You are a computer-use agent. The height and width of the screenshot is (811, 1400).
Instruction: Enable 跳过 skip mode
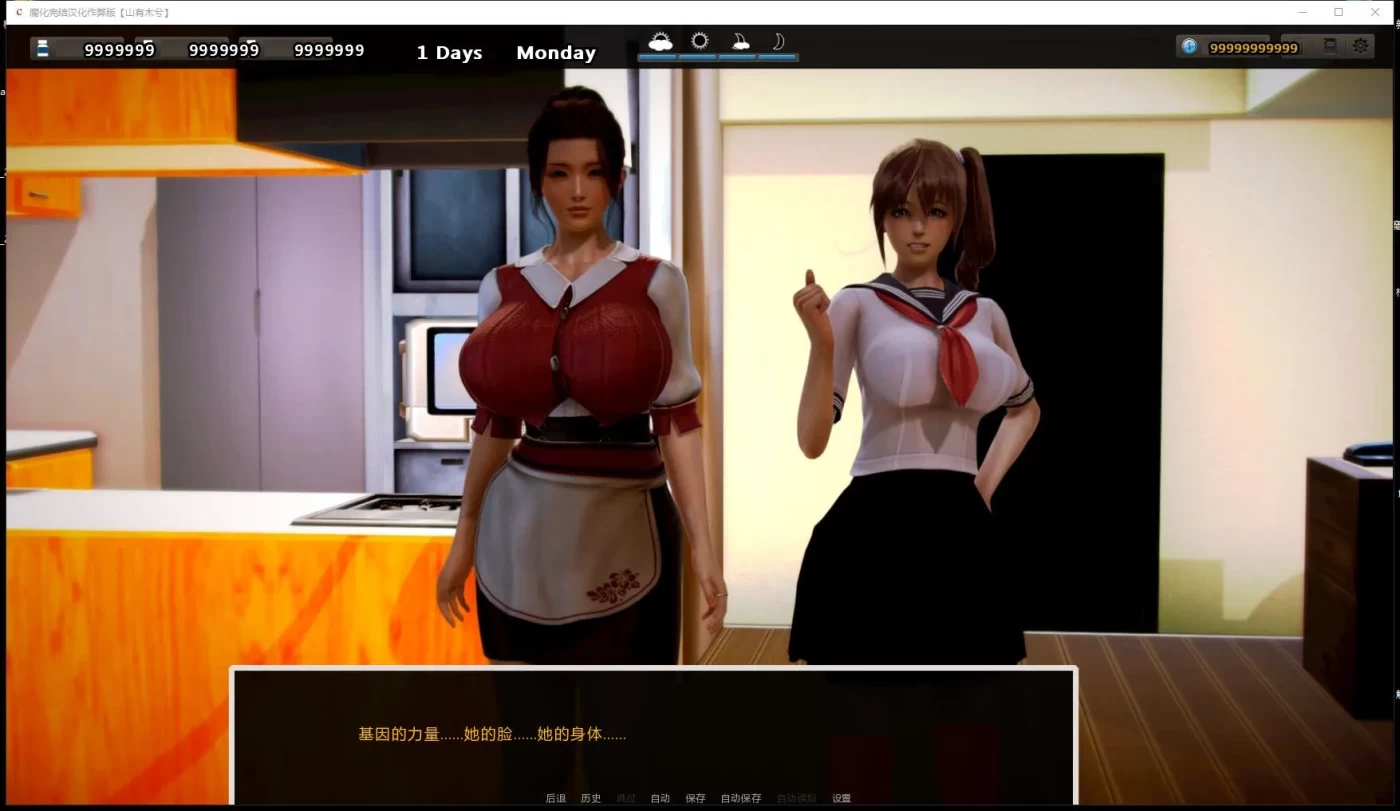point(624,797)
